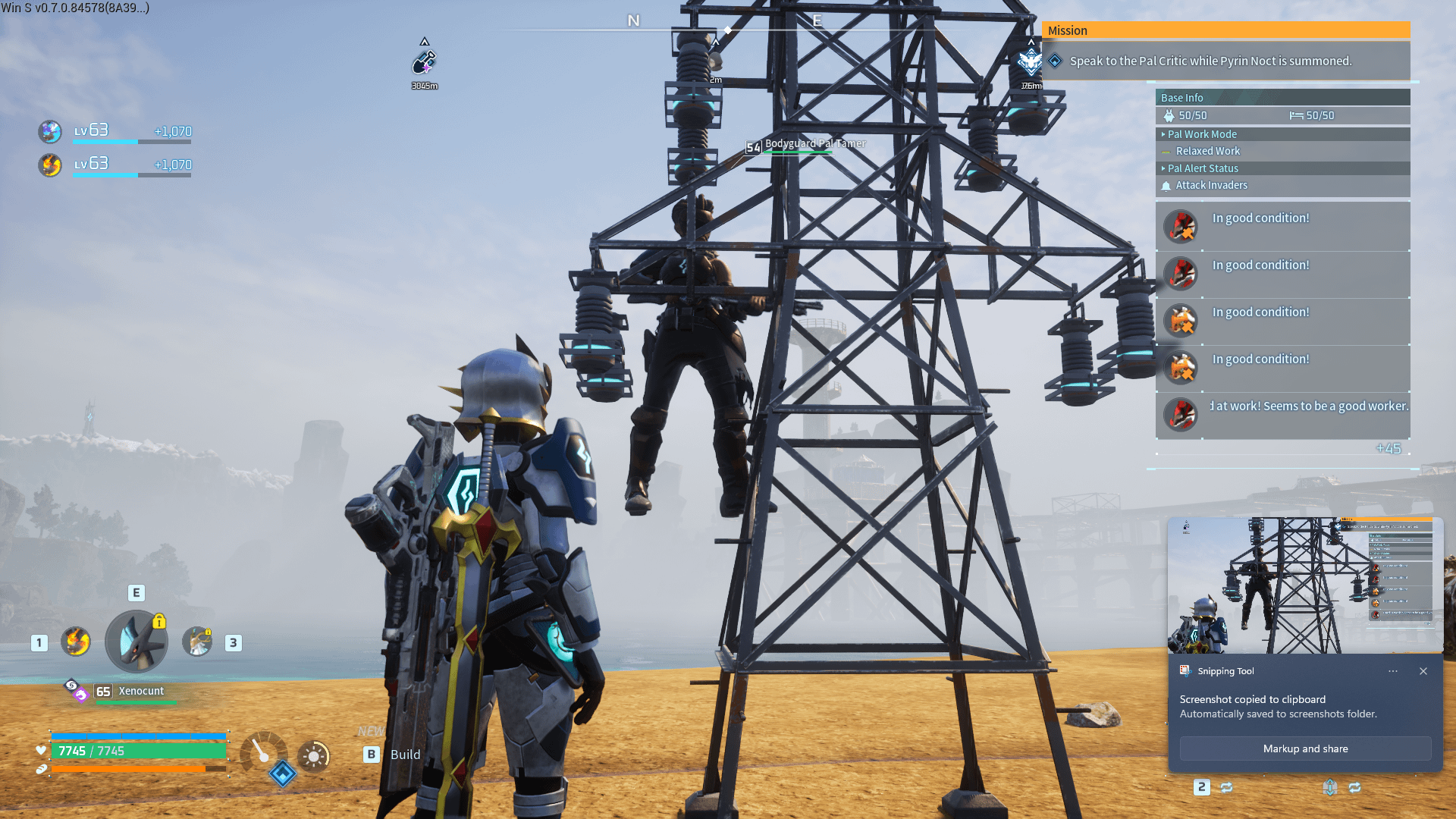Click Markup and share in Snipping Tool
This screenshot has width=1456, height=819.
point(1305,748)
